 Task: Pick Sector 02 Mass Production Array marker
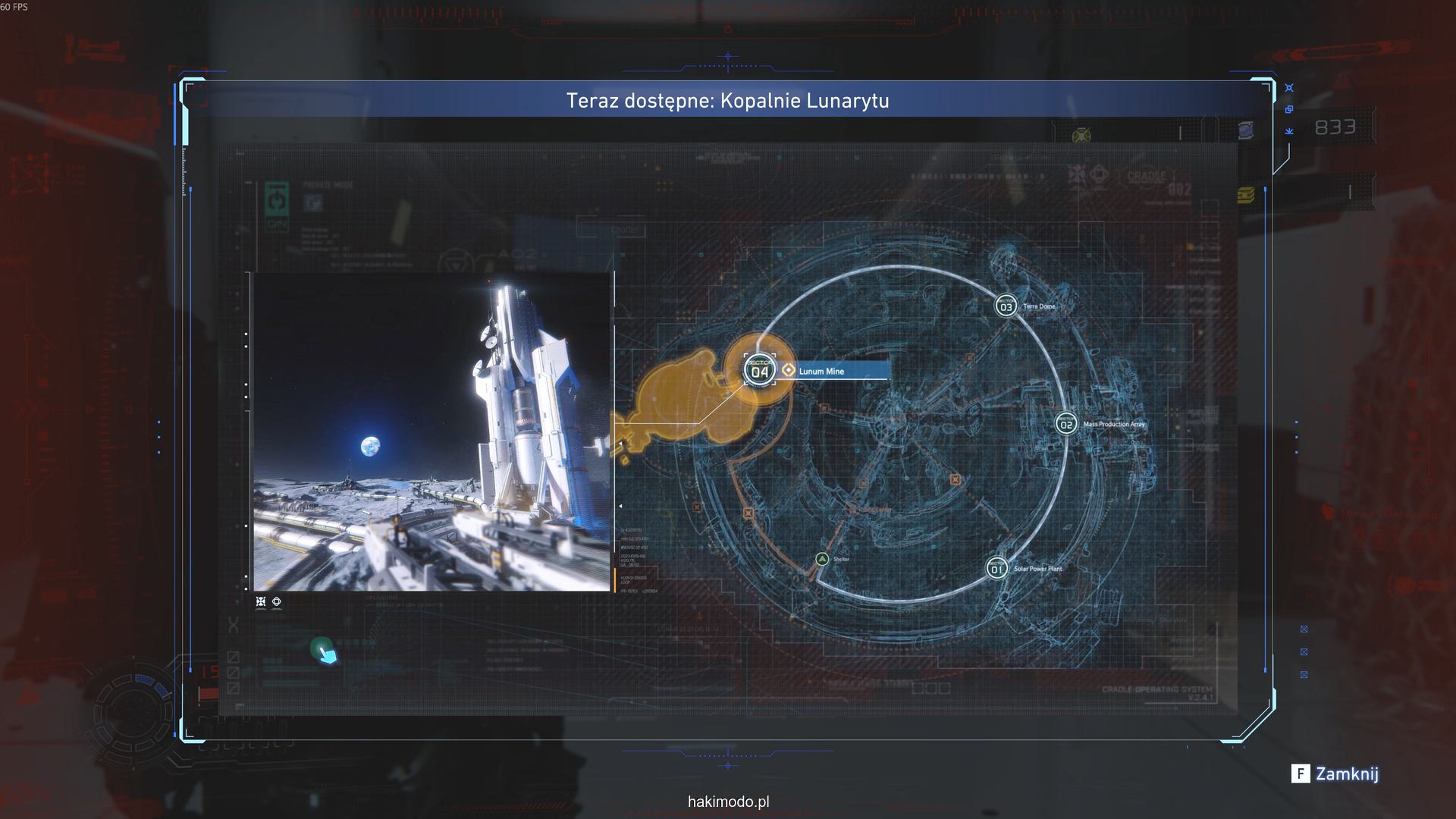pos(1066,424)
